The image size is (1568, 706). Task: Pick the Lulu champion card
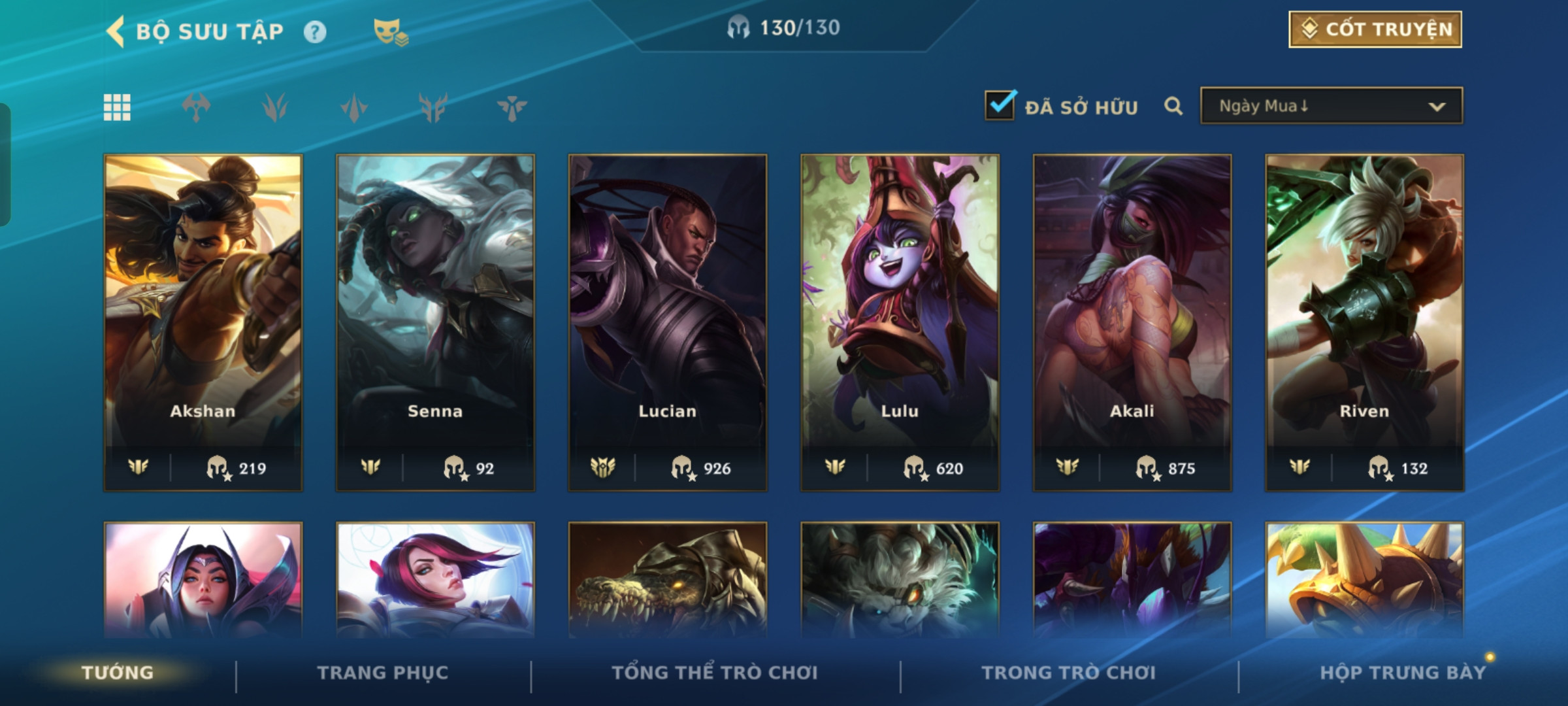tap(900, 322)
